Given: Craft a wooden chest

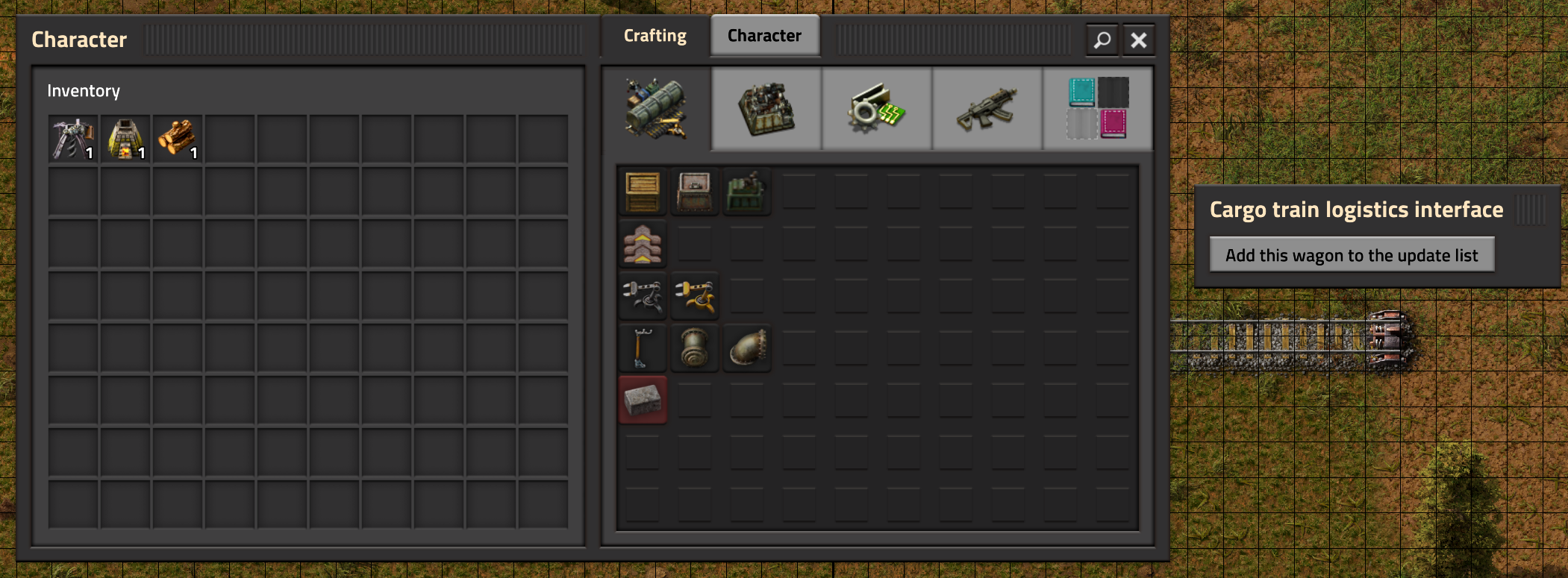Looking at the screenshot, I should 642,192.
